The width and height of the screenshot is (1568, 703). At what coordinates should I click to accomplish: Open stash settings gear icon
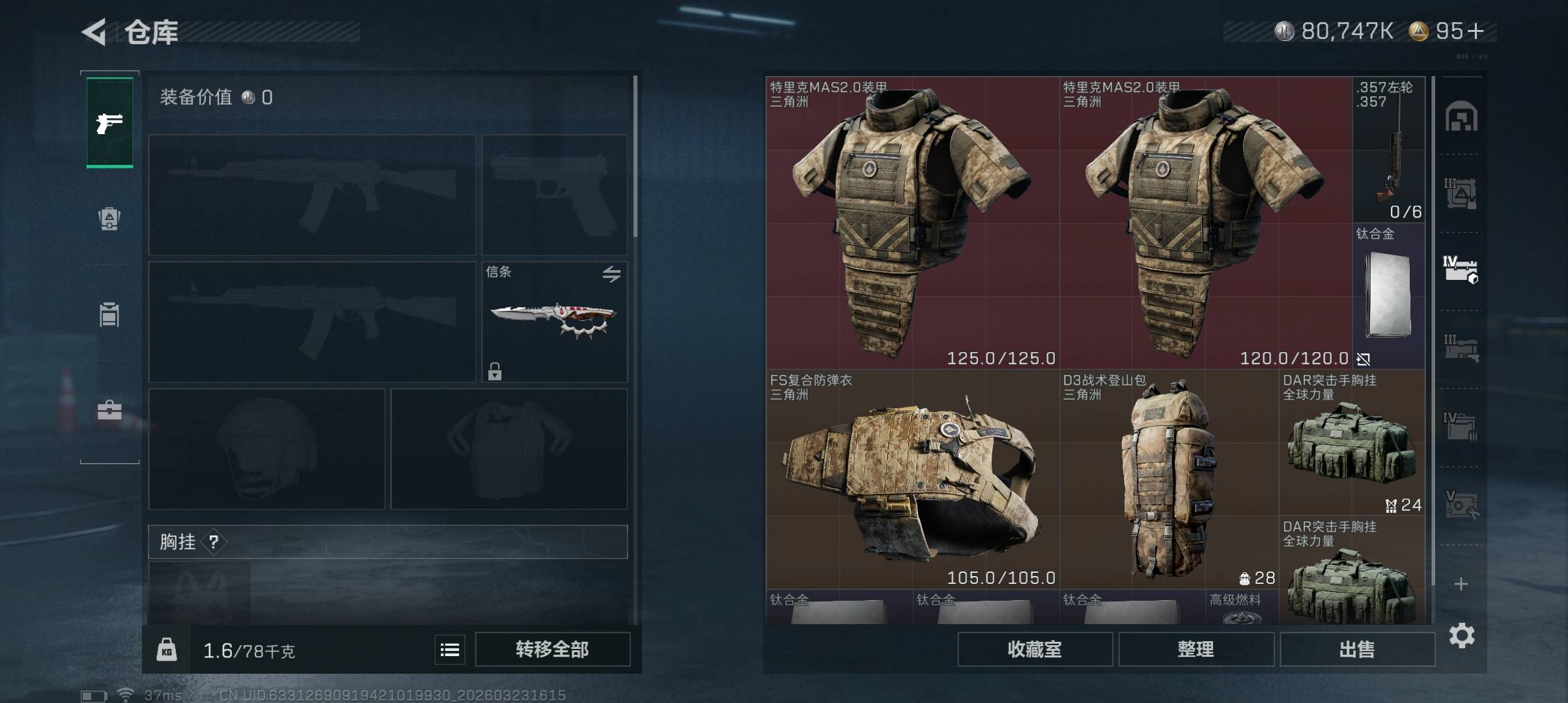tap(1462, 635)
